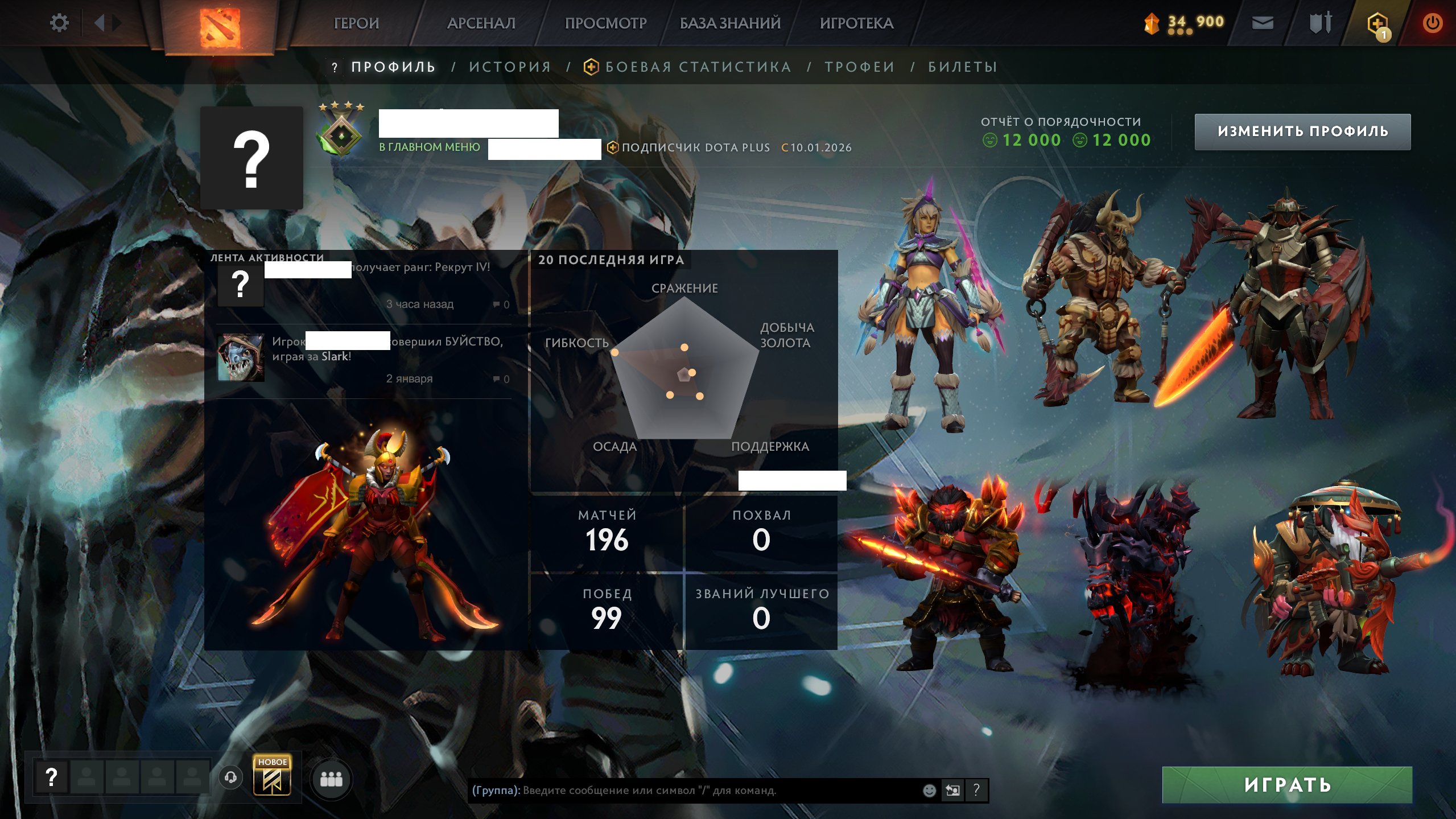Screen dimensions: 1456x819
Task: Open the emoticon smiley picker in chat
Action: pos(929,790)
